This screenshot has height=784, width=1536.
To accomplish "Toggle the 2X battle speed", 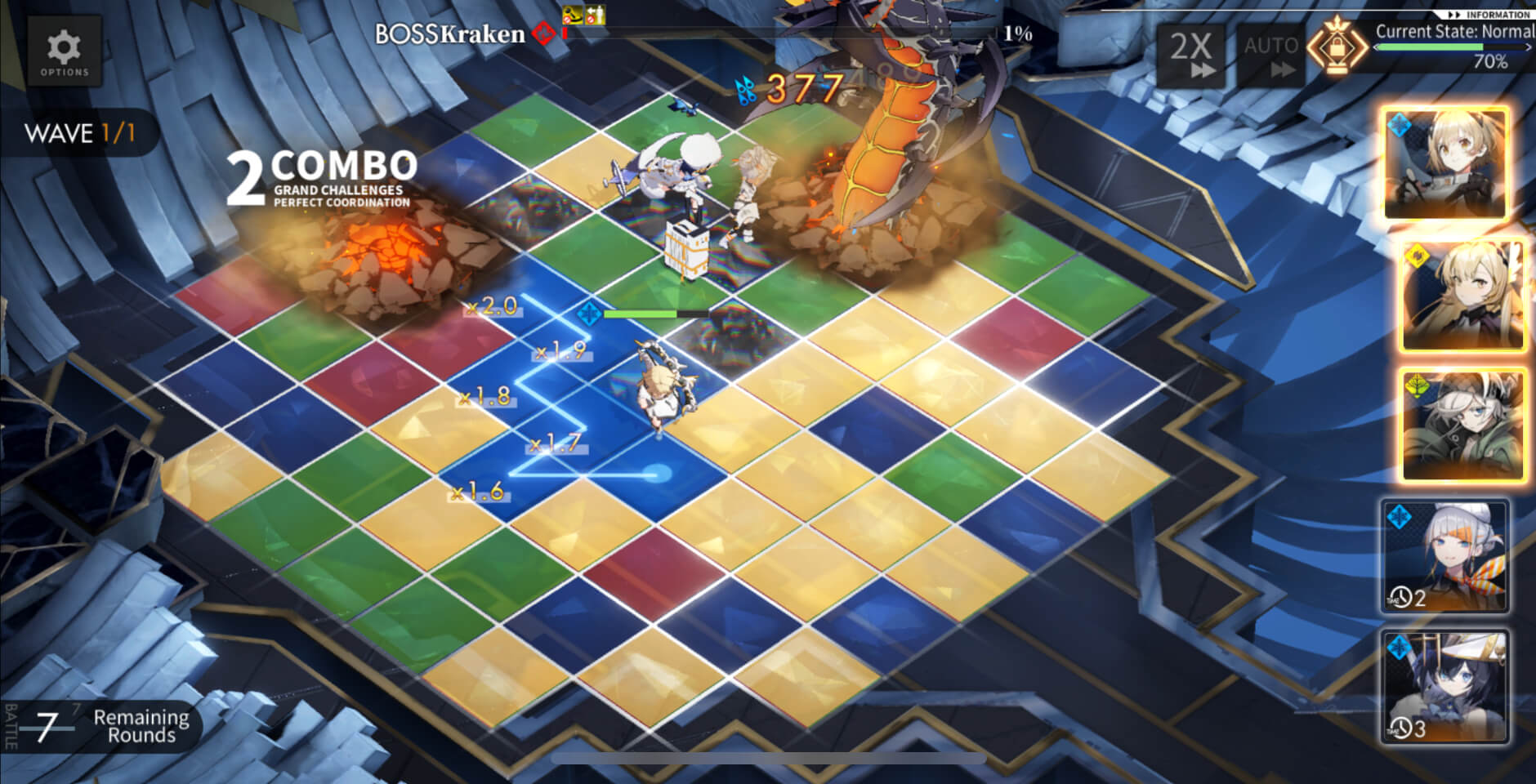I will click(x=1192, y=54).
